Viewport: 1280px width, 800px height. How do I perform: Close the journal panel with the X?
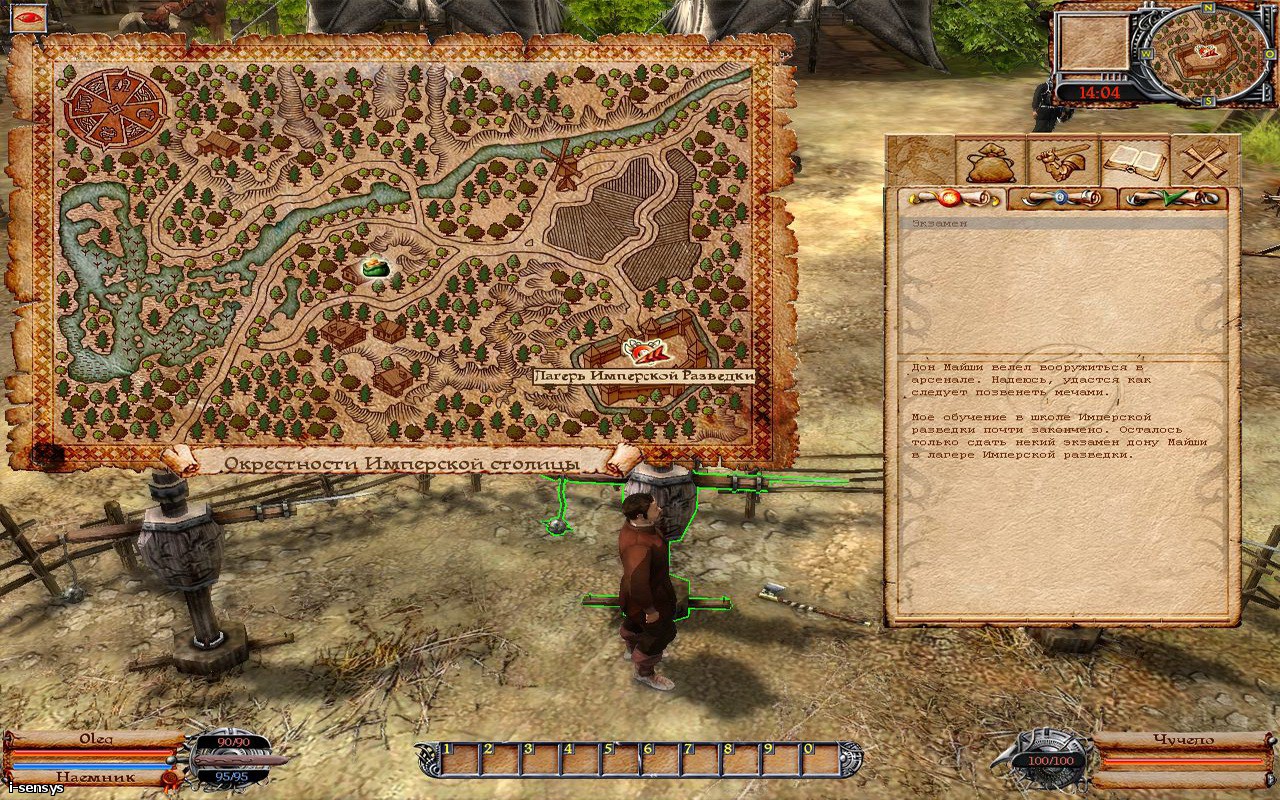click(1204, 161)
